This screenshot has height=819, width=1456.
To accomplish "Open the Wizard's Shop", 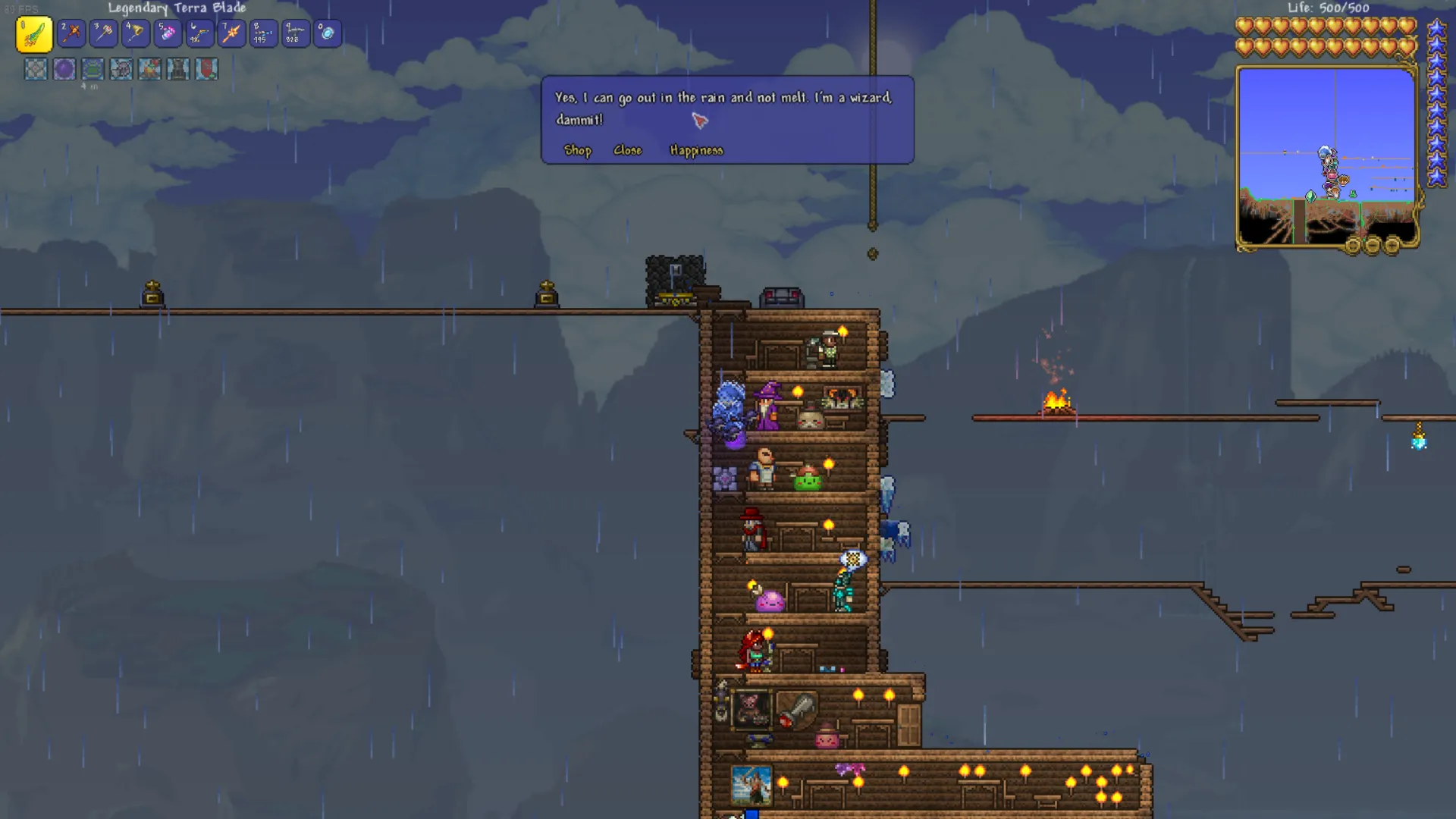I will tap(577, 150).
